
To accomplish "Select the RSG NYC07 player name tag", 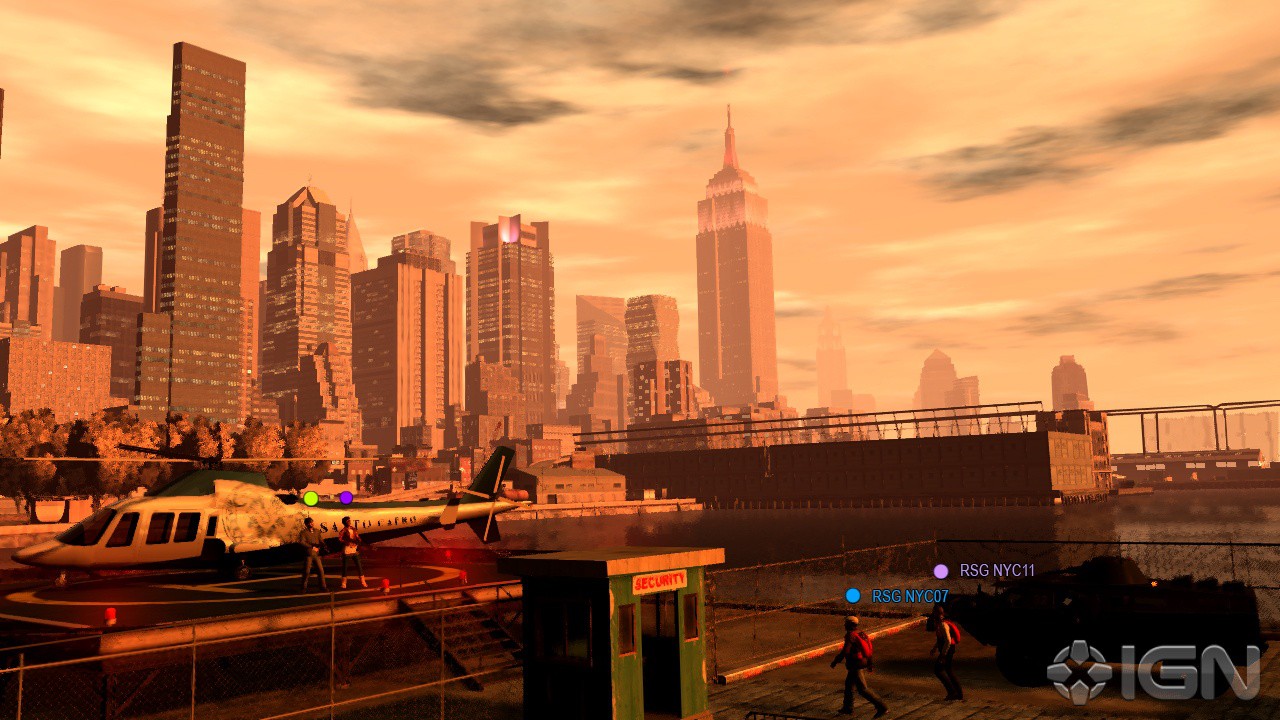I will 909,597.
